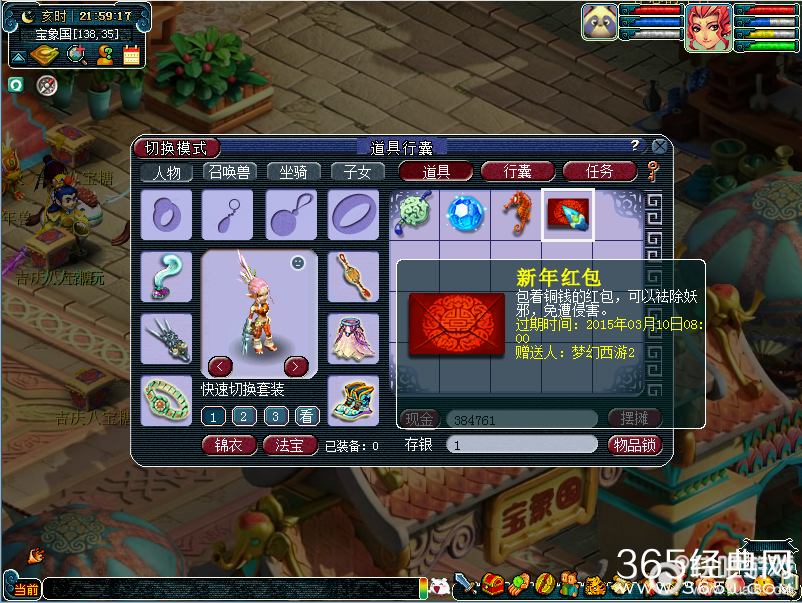802x603 pixels.
Task: Choose quick-switch outfit set 2
Action: click(245, 417)
